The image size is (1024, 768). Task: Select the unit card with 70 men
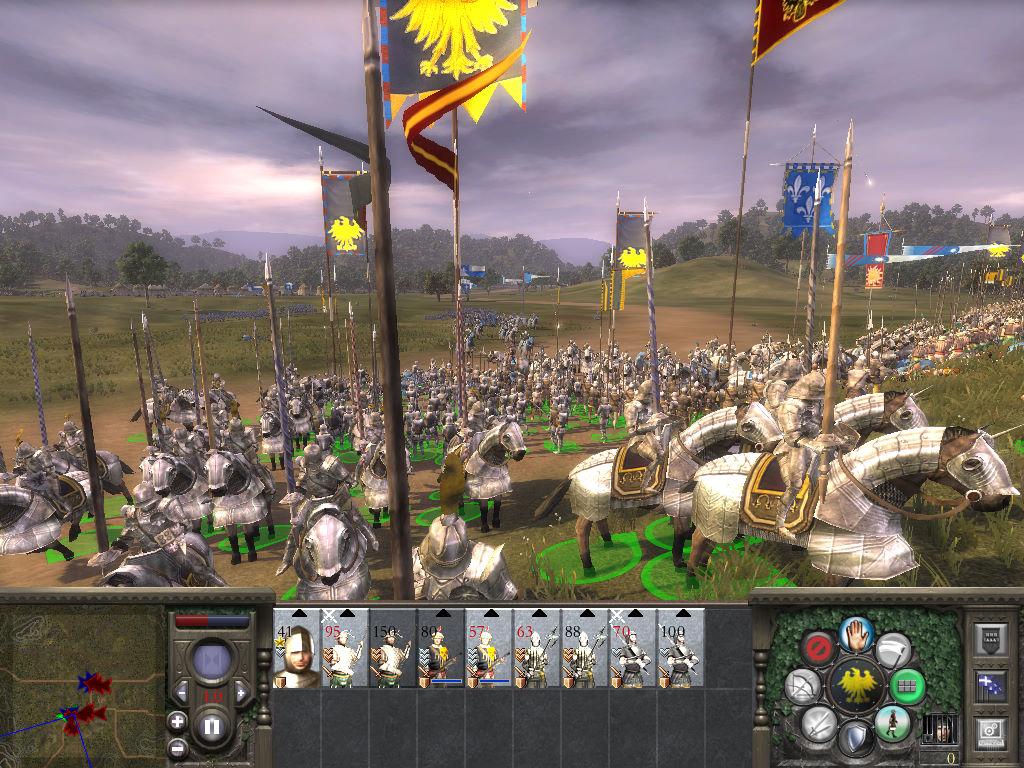point(633,650)
